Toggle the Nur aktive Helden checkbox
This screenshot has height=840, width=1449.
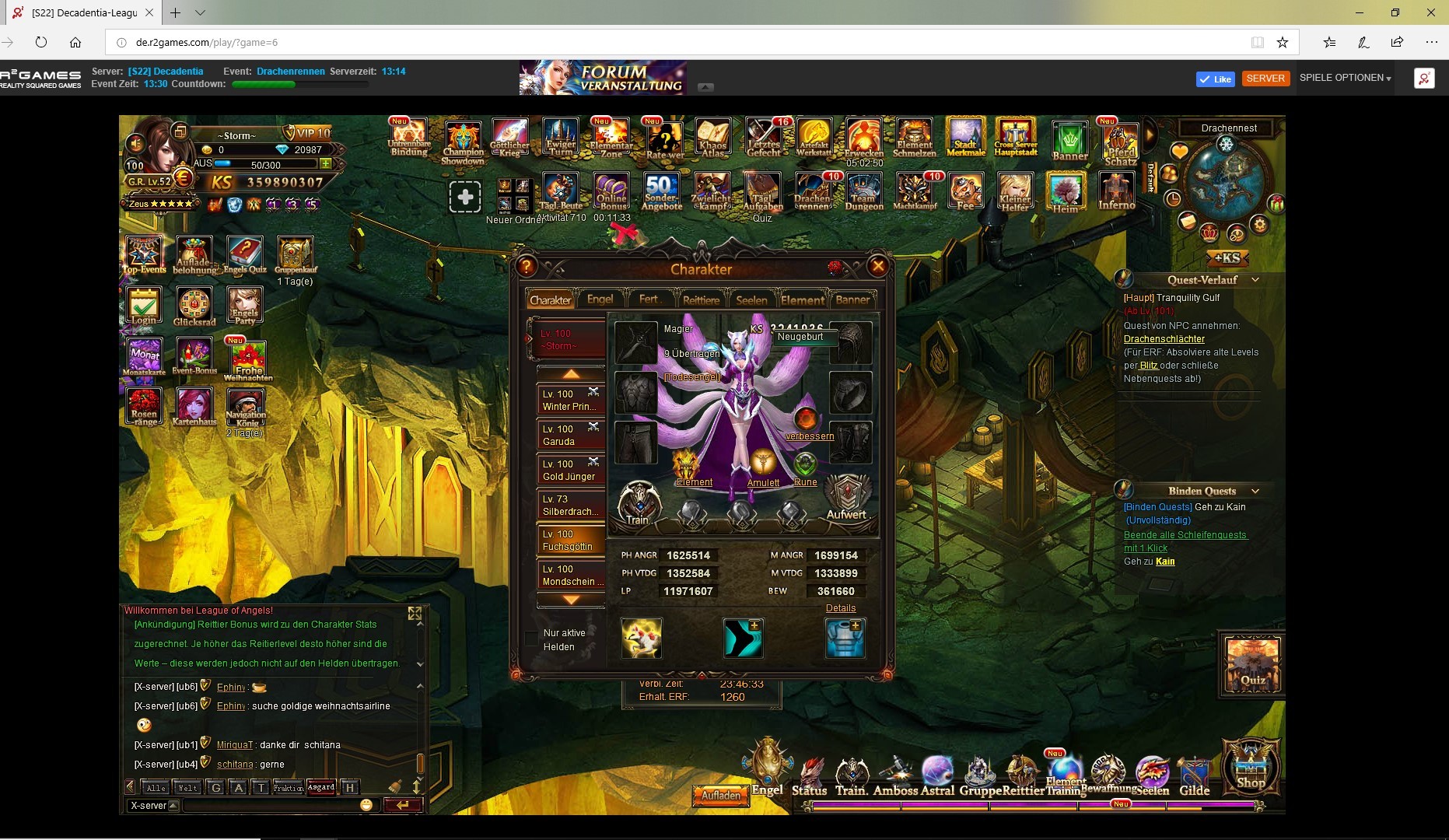pos(531,639)
